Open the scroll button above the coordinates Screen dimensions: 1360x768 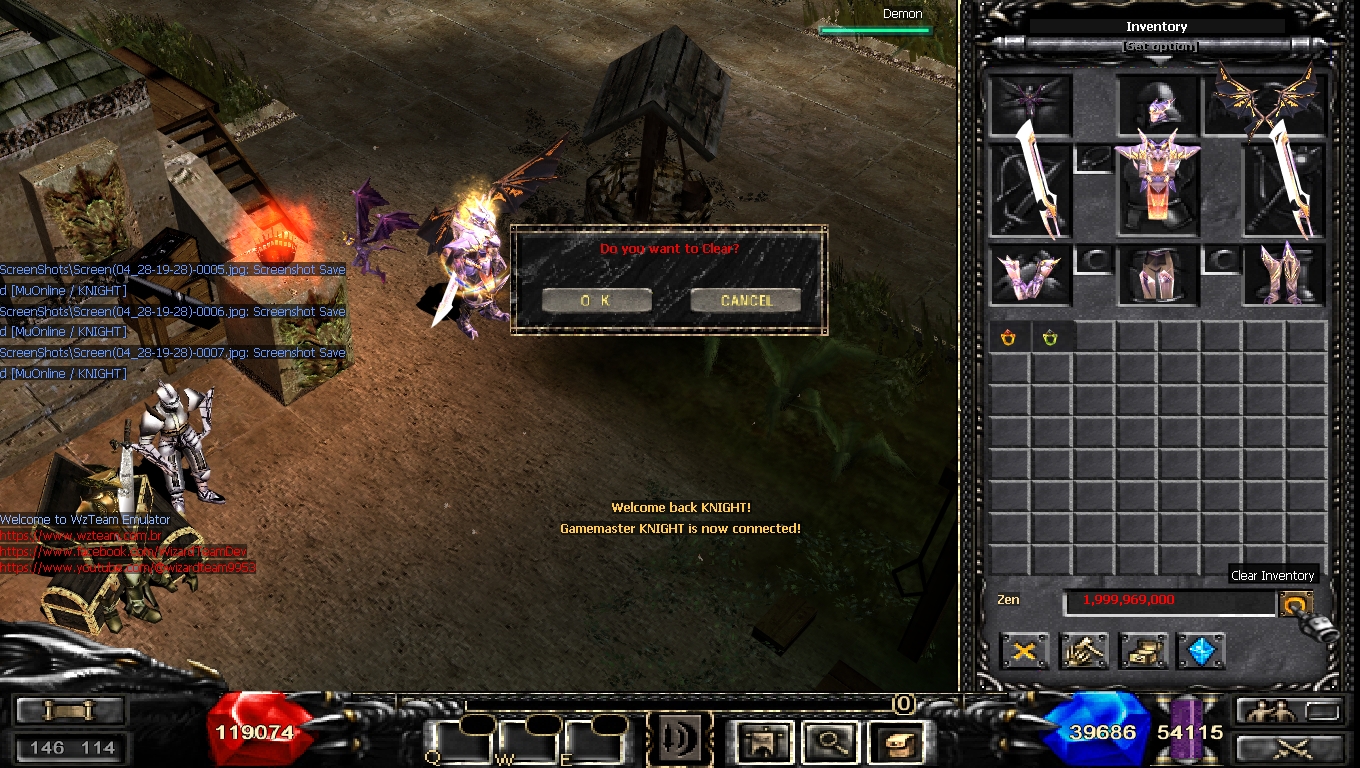click(69, 710)
